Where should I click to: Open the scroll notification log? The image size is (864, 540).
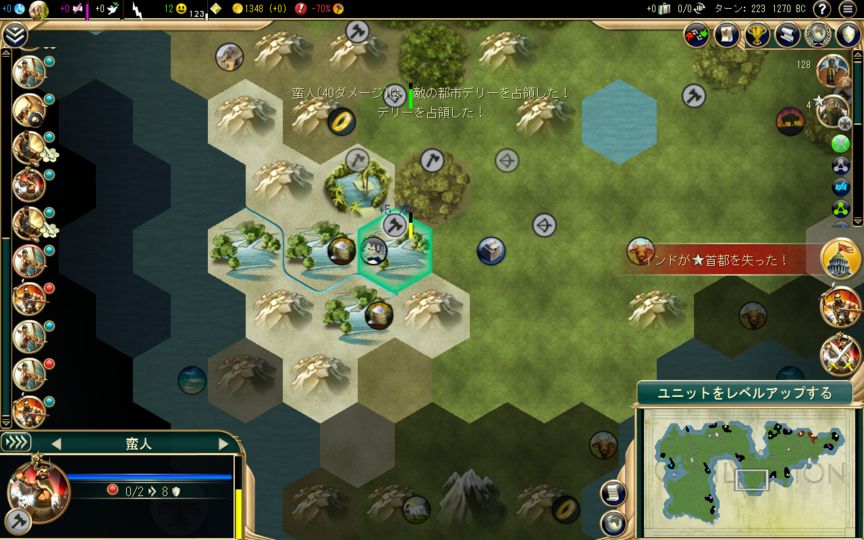coord(788,35)
